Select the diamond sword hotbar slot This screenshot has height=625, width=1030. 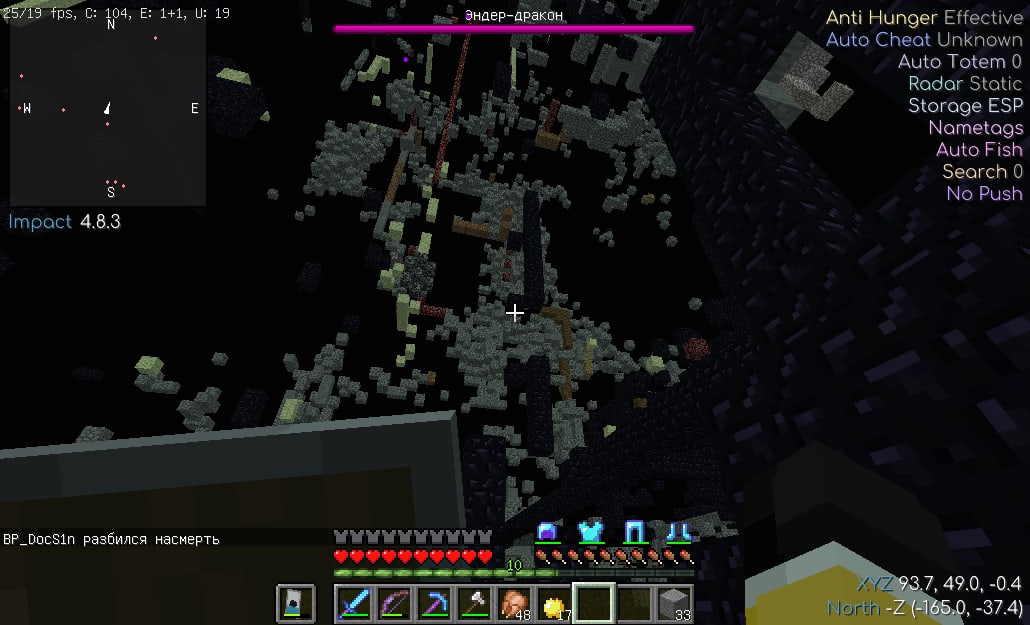point(354,604)
